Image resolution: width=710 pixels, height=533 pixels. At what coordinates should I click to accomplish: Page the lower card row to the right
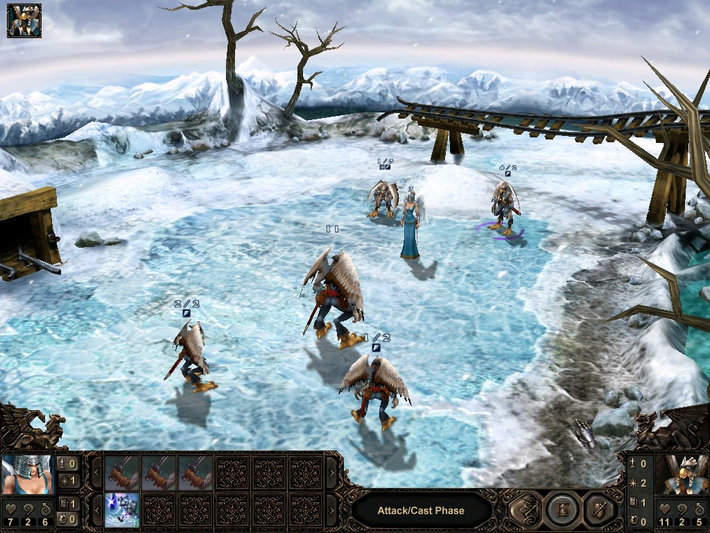pyautogui.click(x=333, y=509)
